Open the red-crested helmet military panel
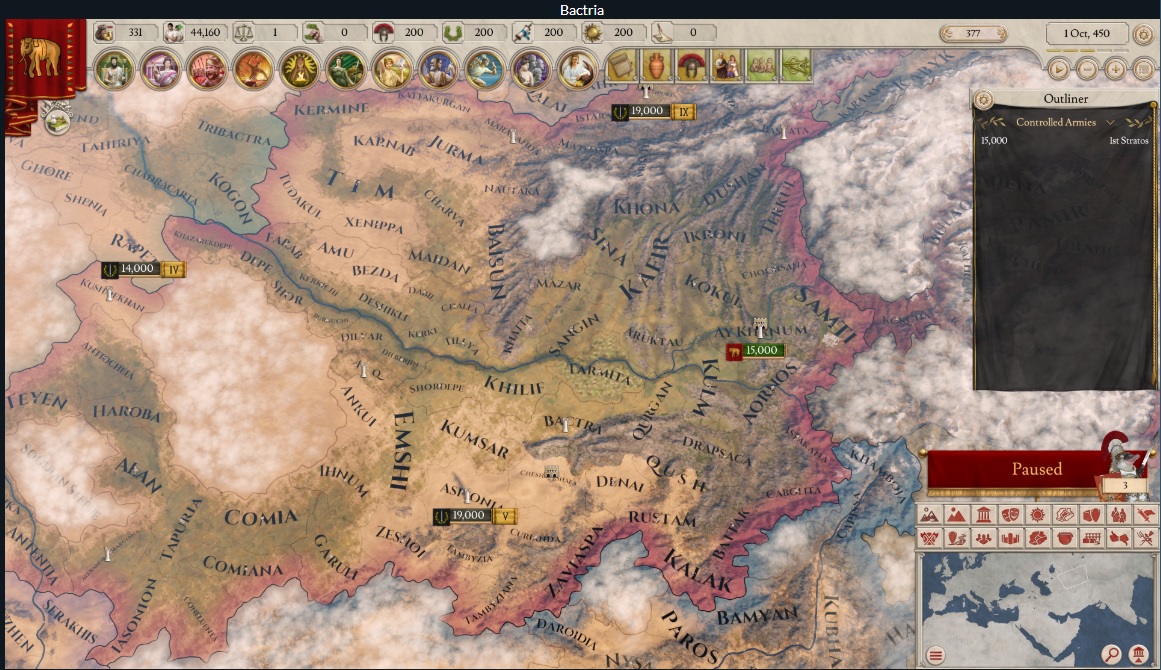The image size is (1161, 670). click(x=692, y=68)
